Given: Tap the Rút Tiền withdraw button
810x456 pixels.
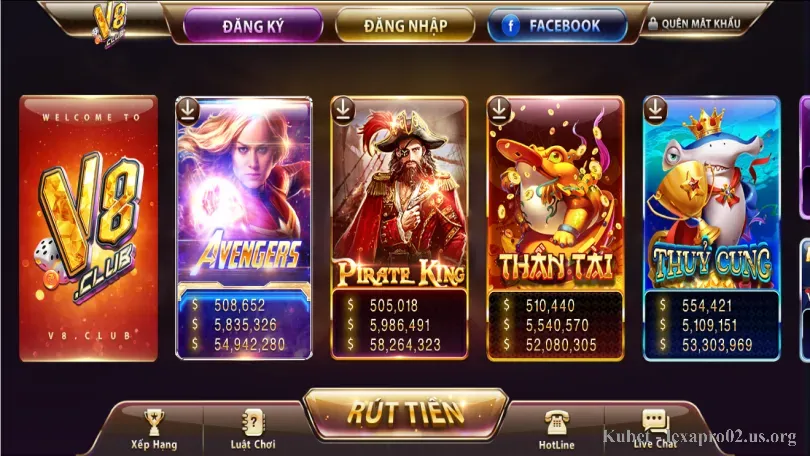Looking at the screenshot, I should point(405,411).
